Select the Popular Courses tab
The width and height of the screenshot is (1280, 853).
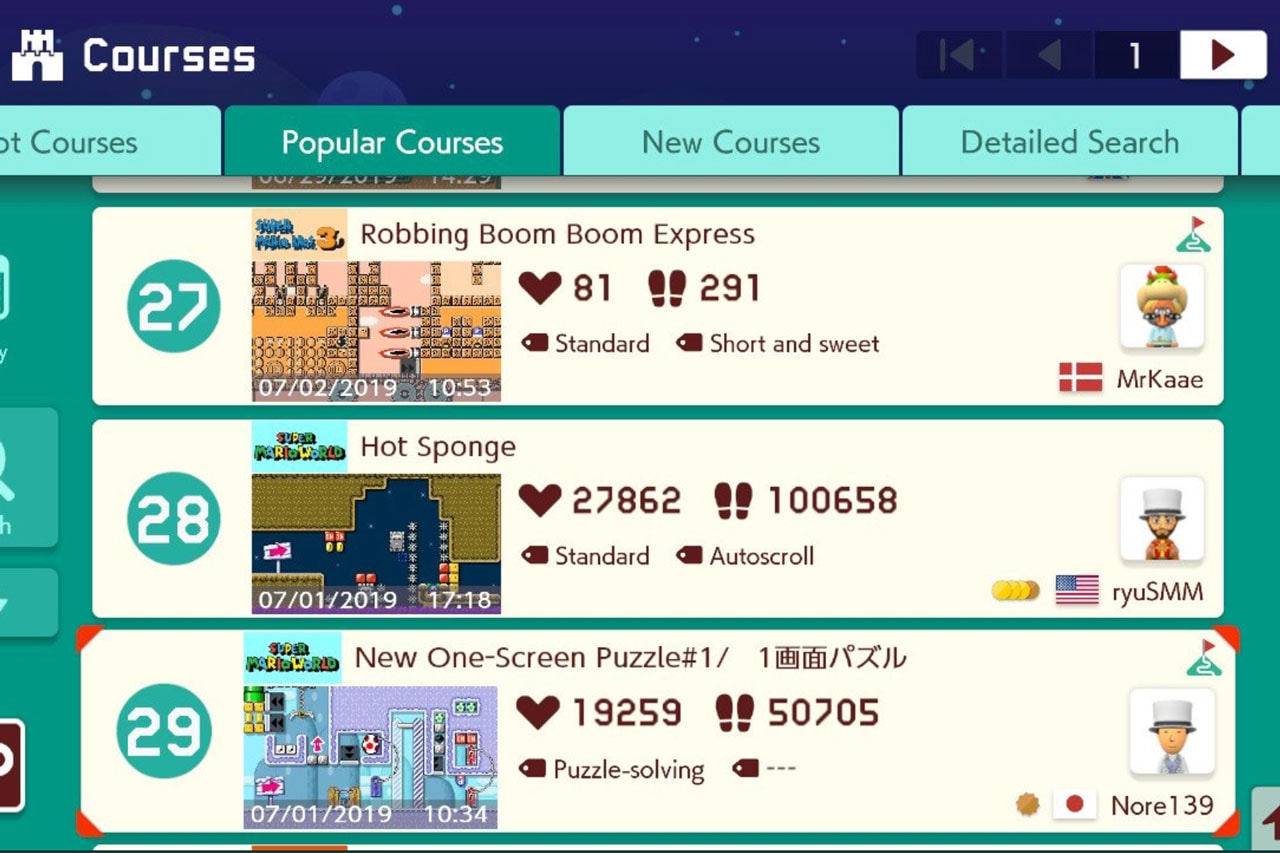(x=393, y=142)
